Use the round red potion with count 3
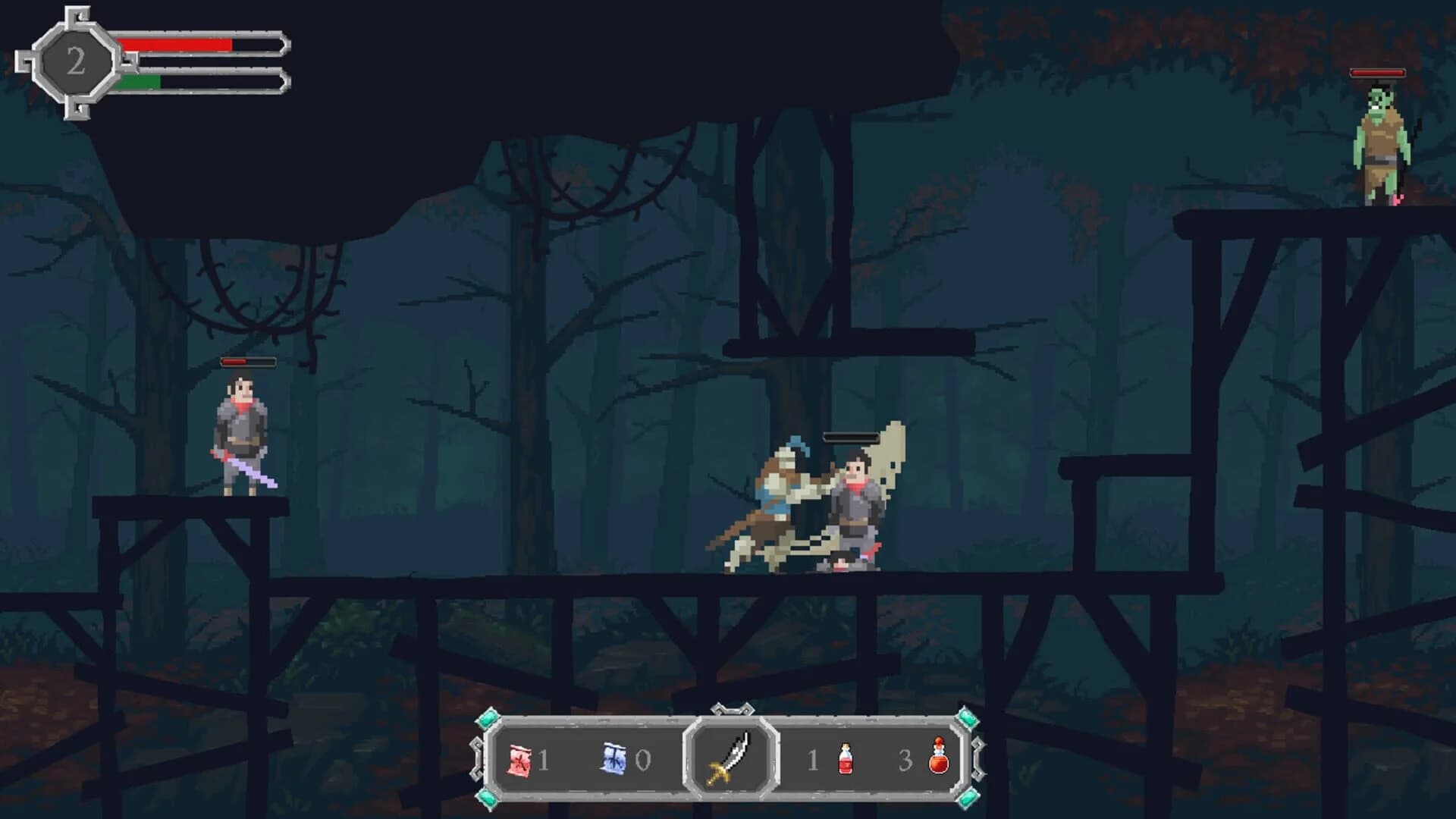The image size is (1456, 819). pyautogui.click(x=940, y=758)
